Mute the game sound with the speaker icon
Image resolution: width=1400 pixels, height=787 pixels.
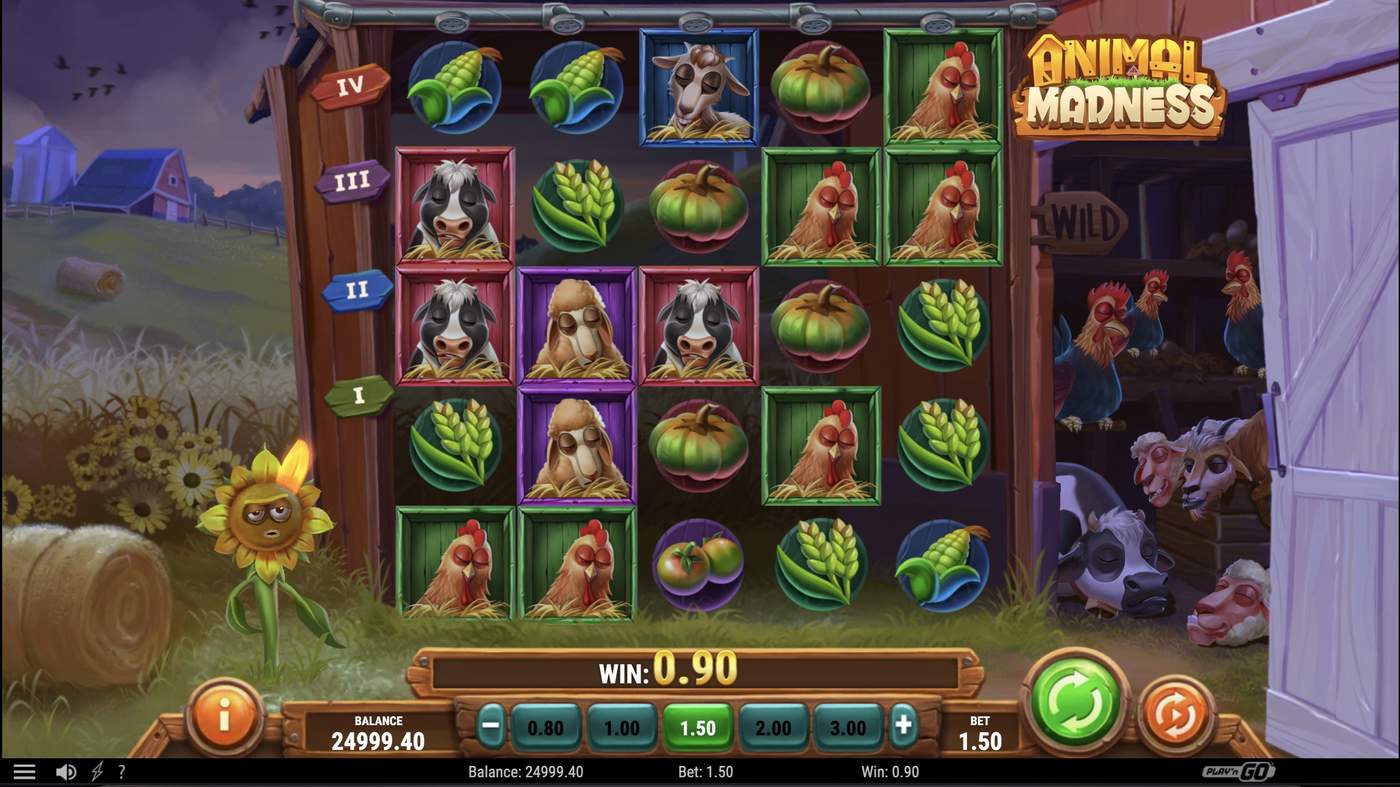click(65, 770)
